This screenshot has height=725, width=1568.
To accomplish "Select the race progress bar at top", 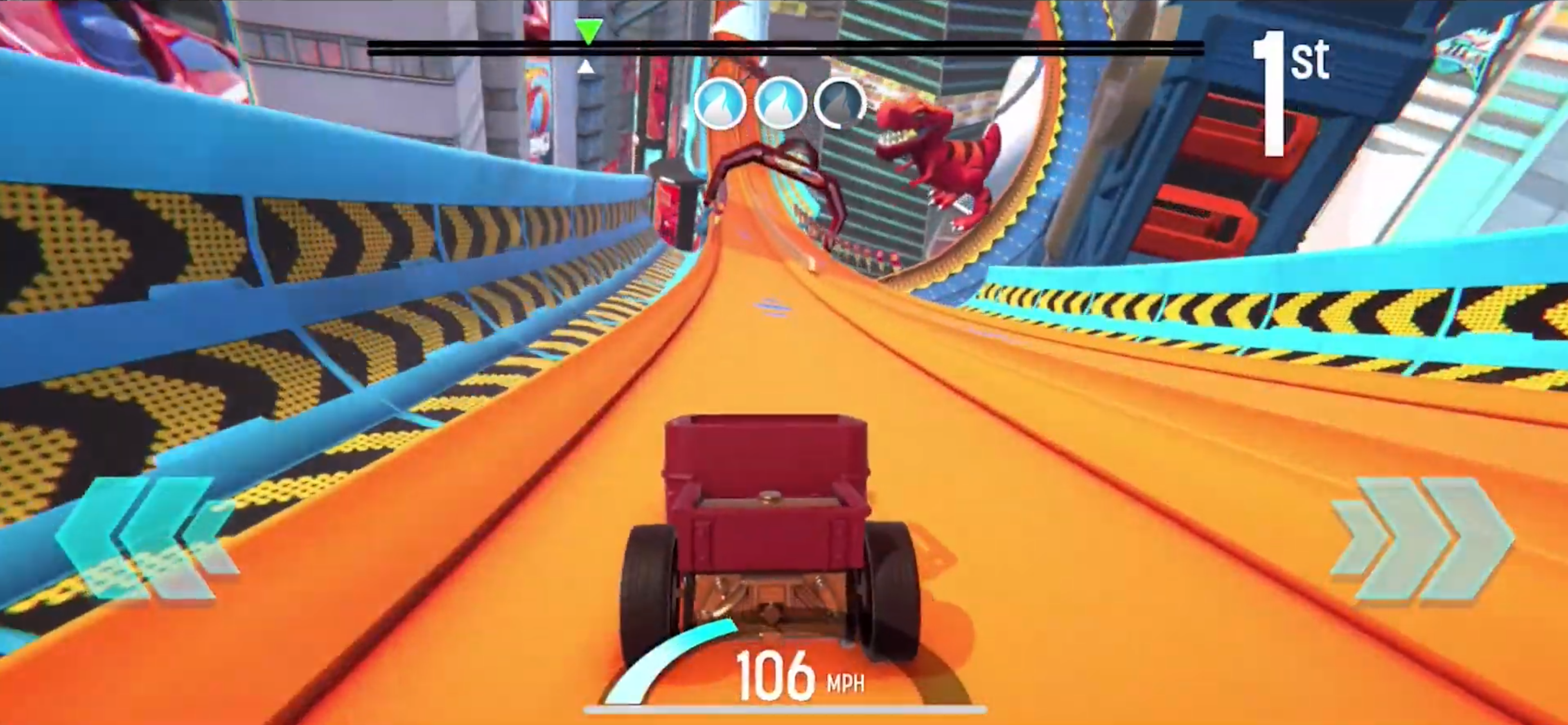I will [x=785, y=47].
